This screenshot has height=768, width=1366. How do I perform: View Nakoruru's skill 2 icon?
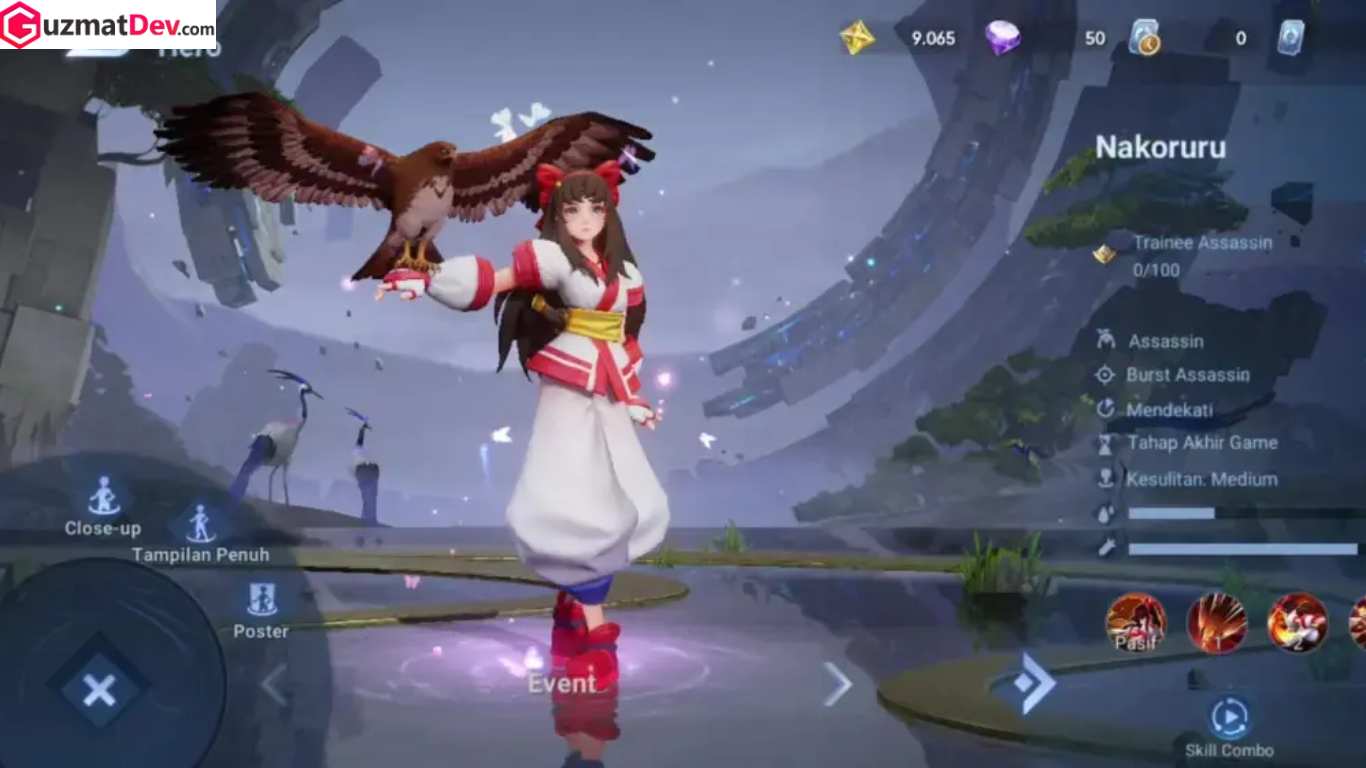[x=1297, y=622]
